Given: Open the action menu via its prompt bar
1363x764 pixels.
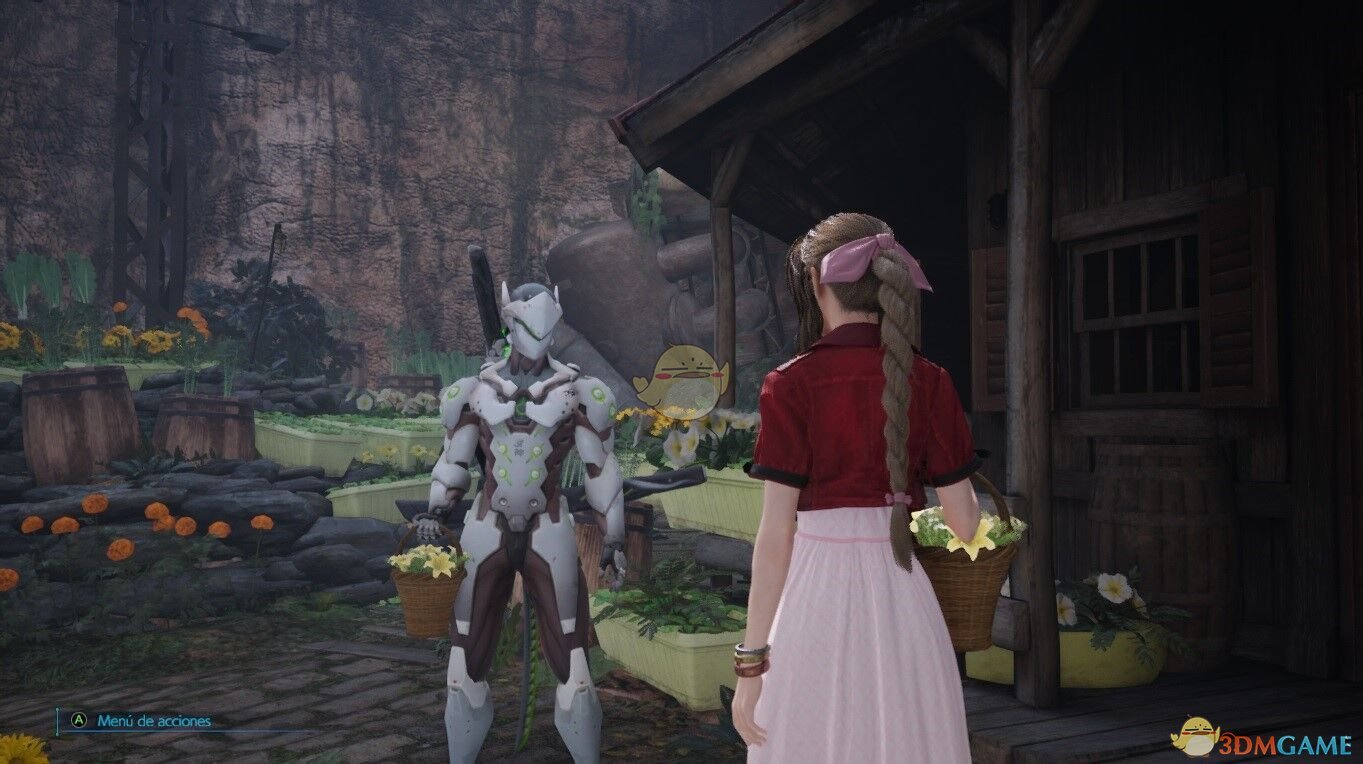Looking at the screenshot, I should point(148,718).
